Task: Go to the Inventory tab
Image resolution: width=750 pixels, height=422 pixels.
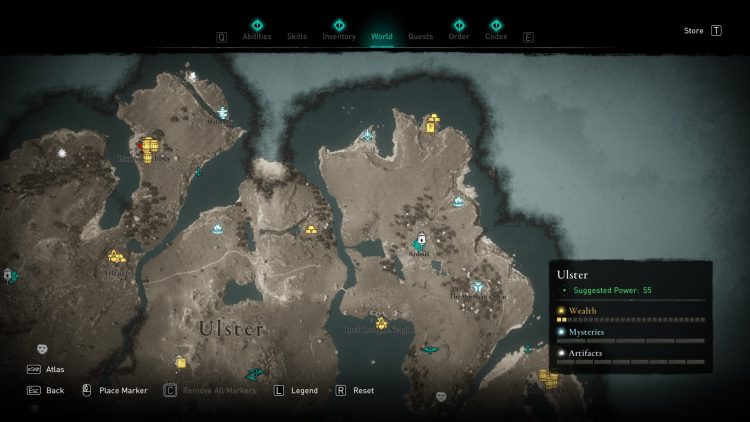Action: point(339,36)
